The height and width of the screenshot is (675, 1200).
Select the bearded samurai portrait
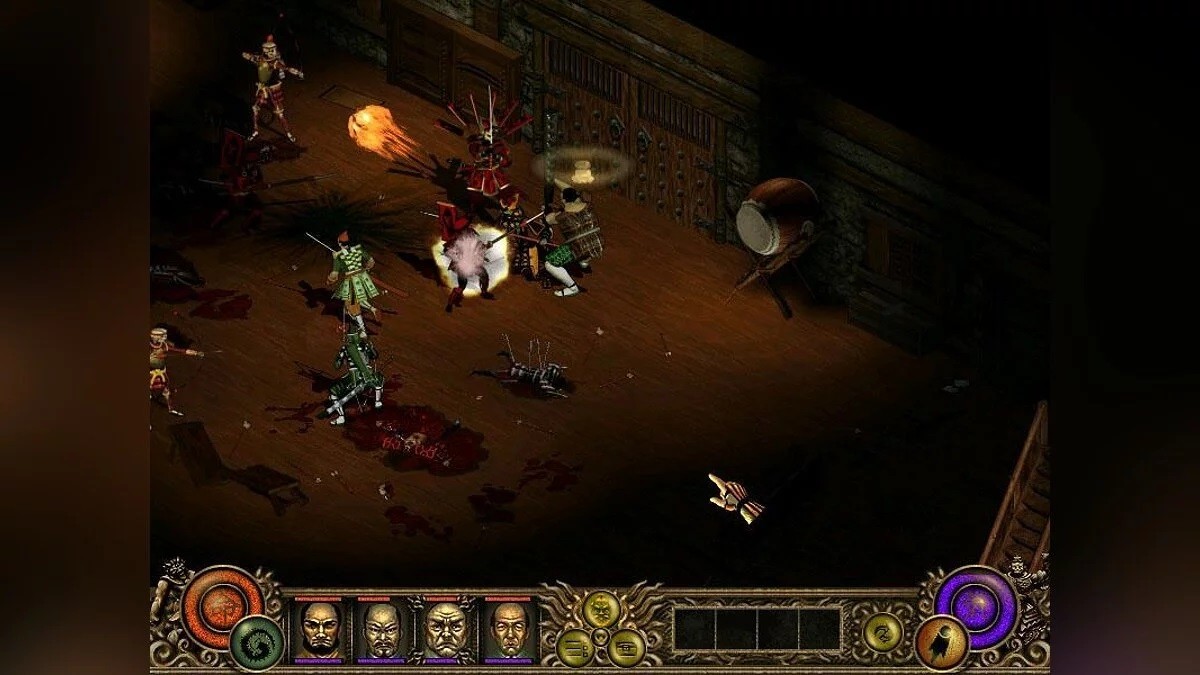click(x=319, y=629)
